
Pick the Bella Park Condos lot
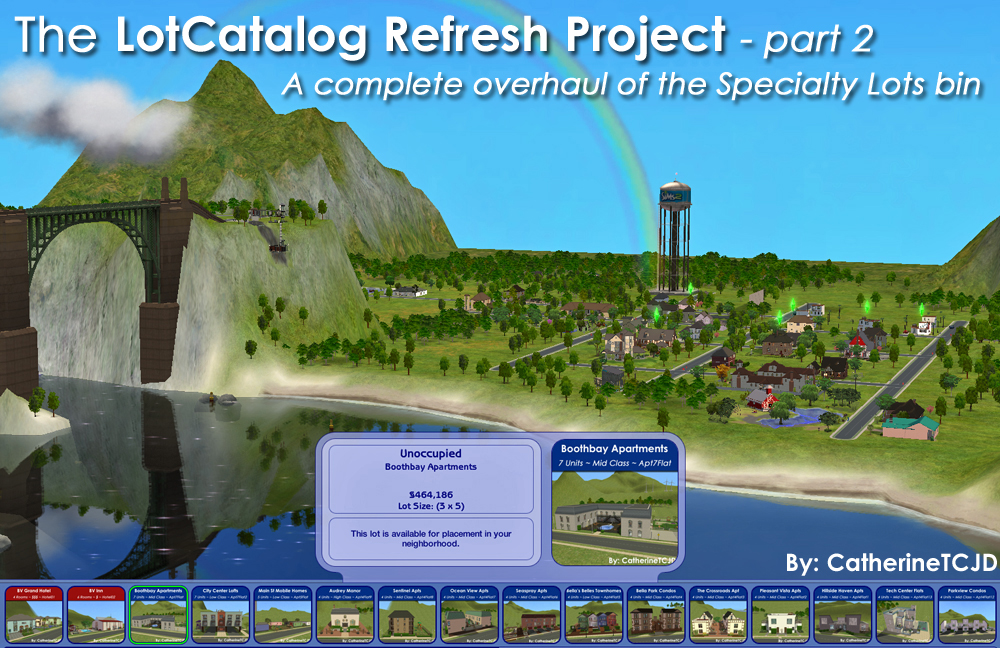656,614
